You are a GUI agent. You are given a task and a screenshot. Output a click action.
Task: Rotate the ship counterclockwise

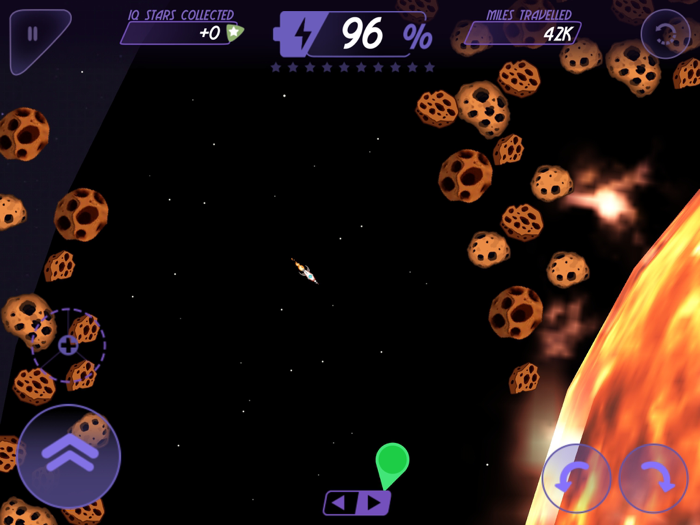577,478
